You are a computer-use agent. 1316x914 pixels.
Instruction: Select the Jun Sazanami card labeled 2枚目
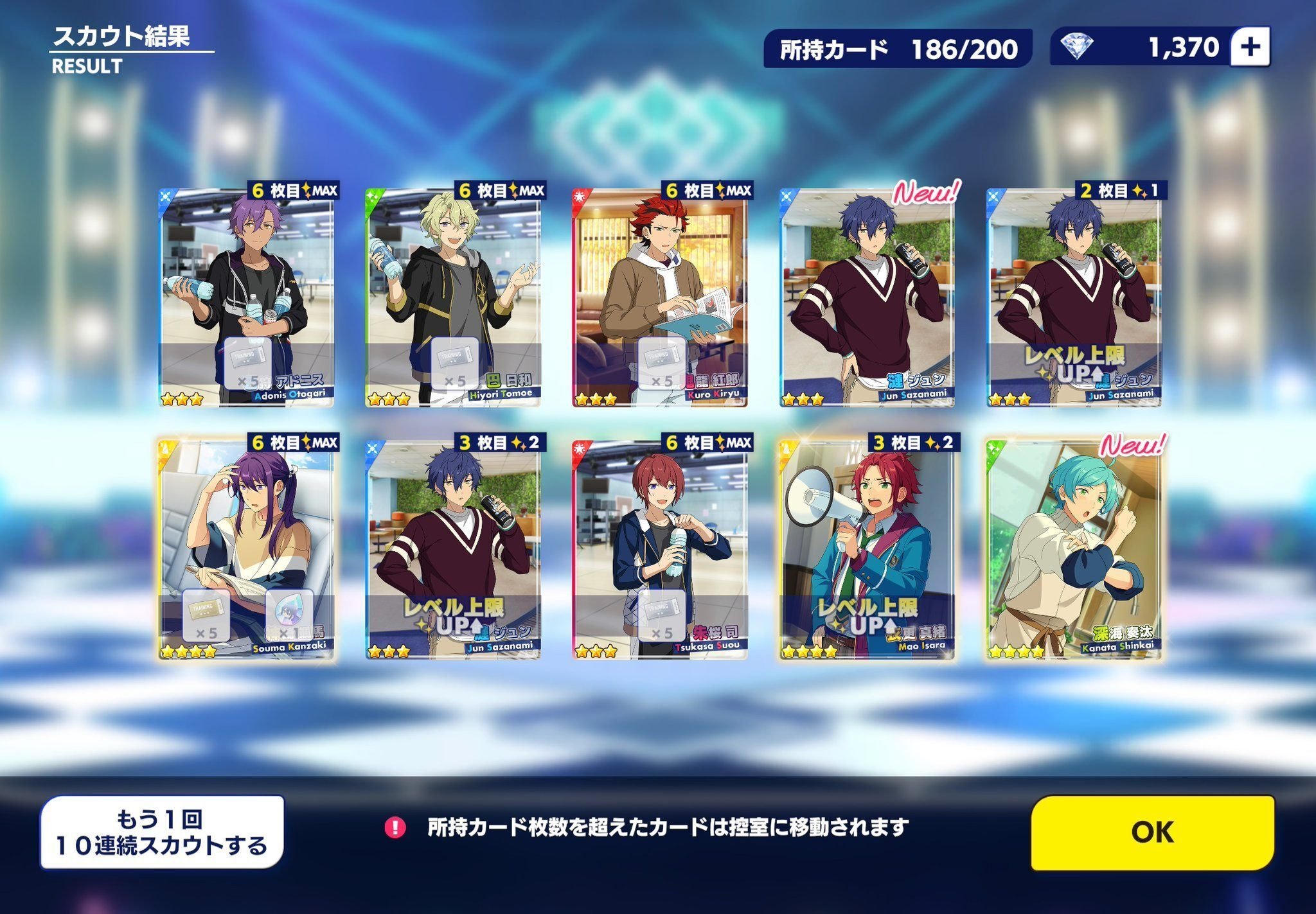point(1074,297)
